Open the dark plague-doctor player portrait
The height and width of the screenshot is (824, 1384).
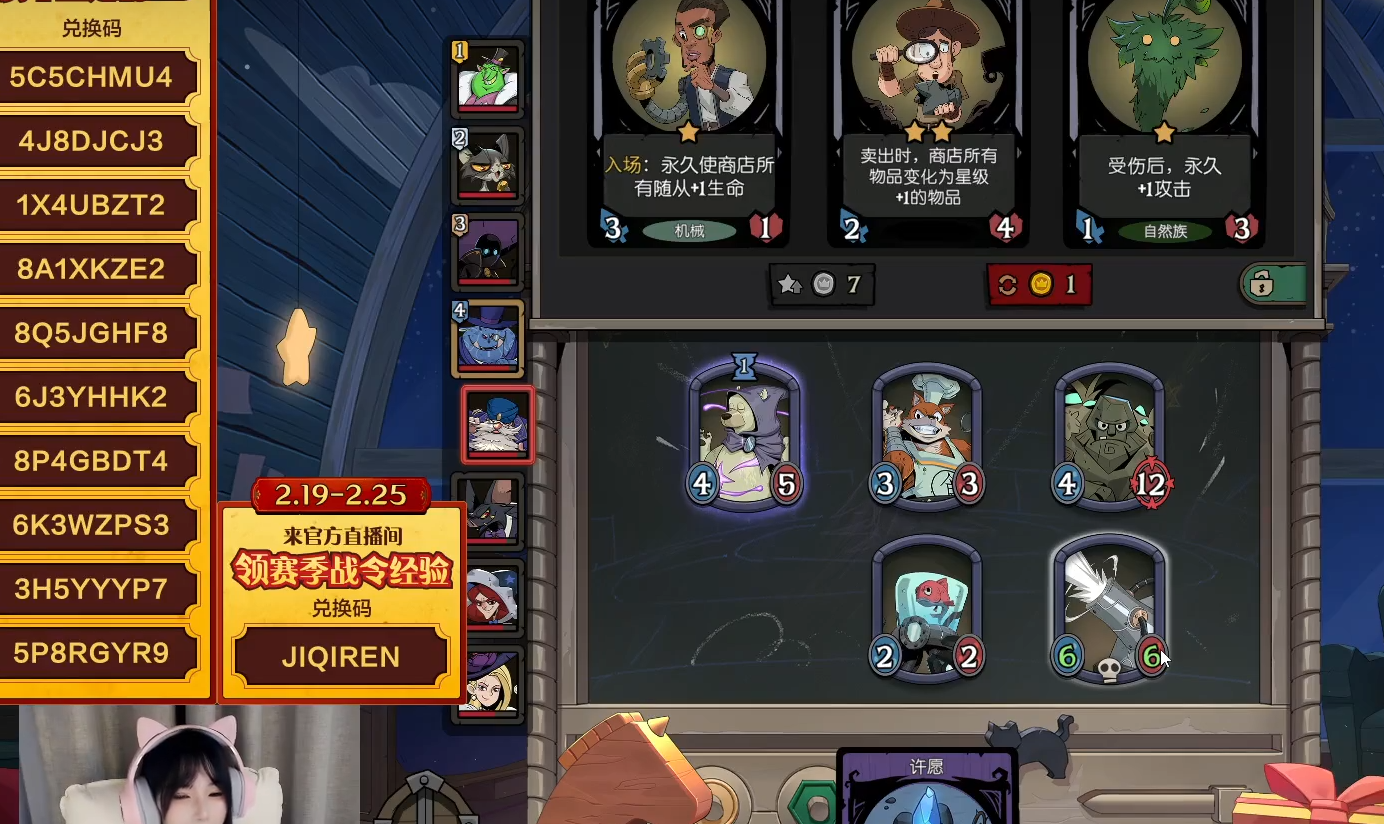click(x=487, y=251)
